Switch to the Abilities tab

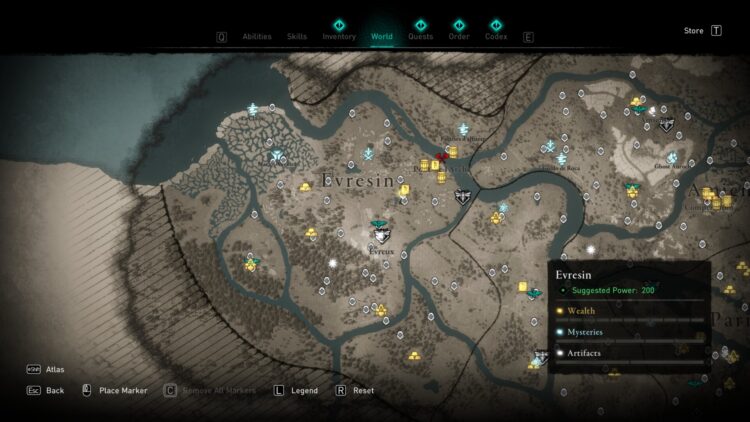click(x=258, y=37)
